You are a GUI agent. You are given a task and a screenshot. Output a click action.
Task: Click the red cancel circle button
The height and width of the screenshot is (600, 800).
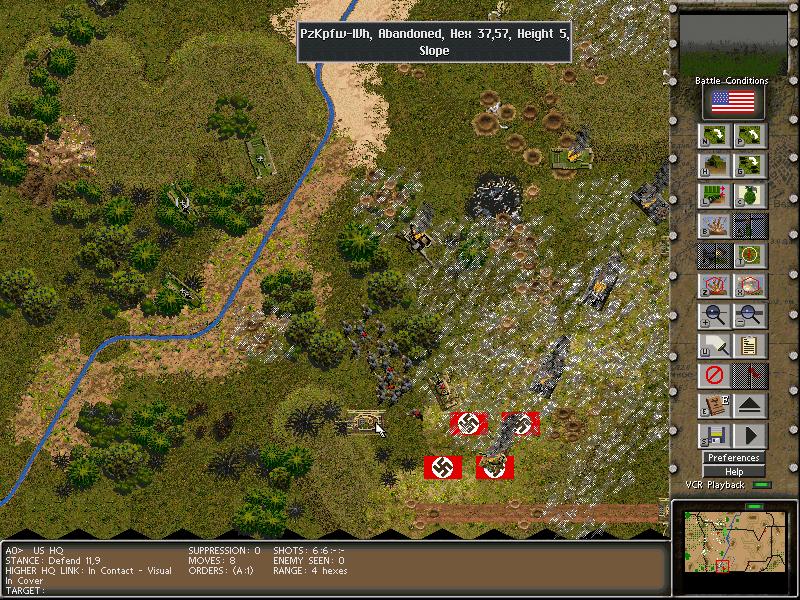714,377
